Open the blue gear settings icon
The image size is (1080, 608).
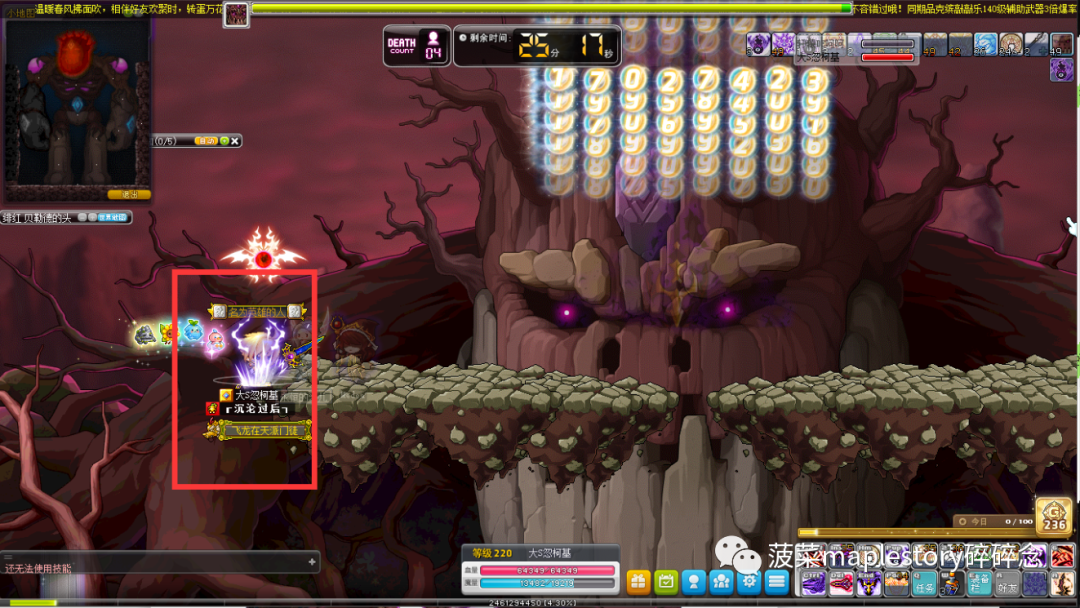[749, 581]
